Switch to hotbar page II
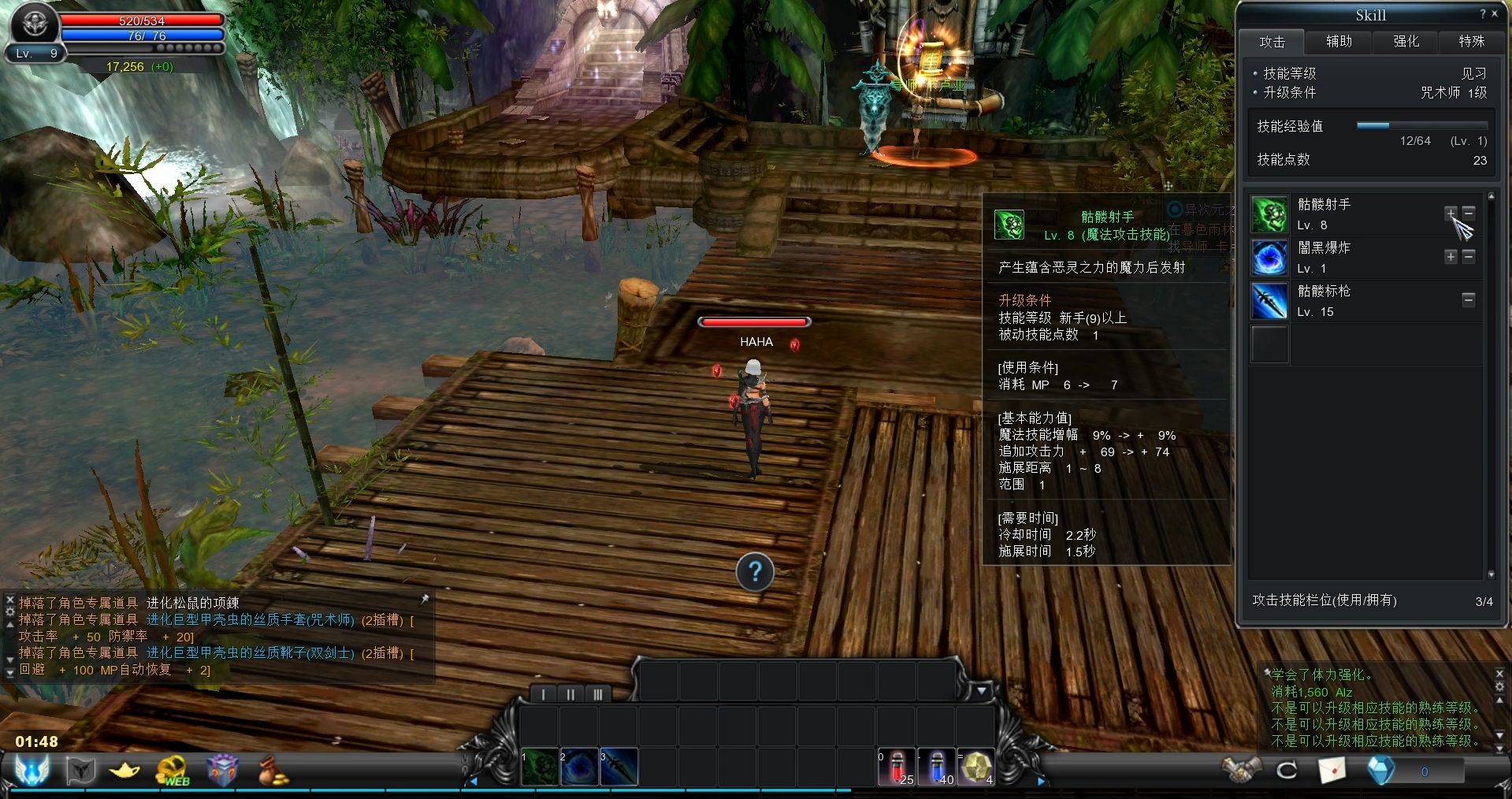Screen dimensions: 1512x799 point(570,694)
